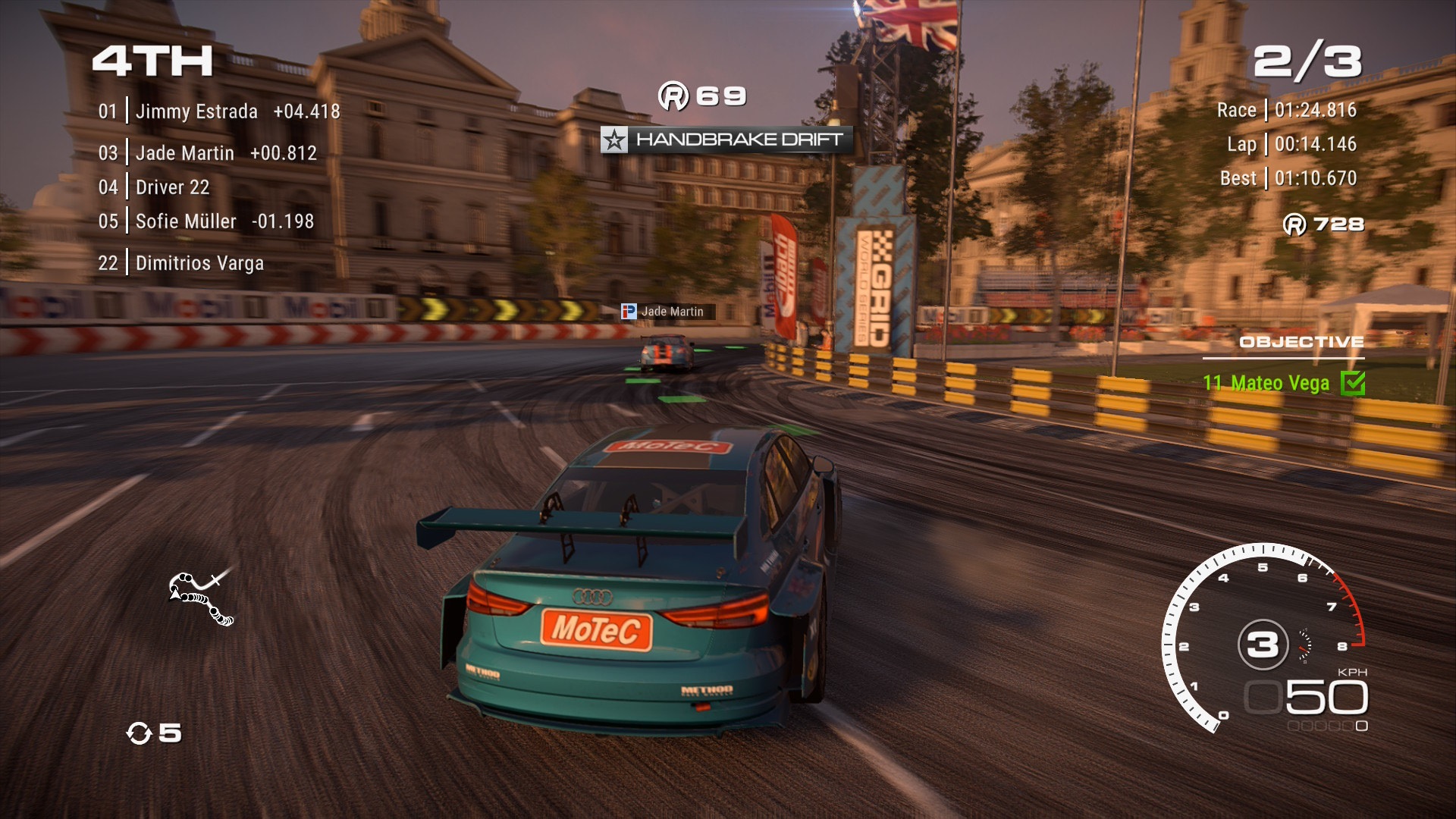The height and width of the screenshot is (819, 1456).
Task: Click the Mateo Vega objective checkbox
Action: click(x=1352, y=383)
